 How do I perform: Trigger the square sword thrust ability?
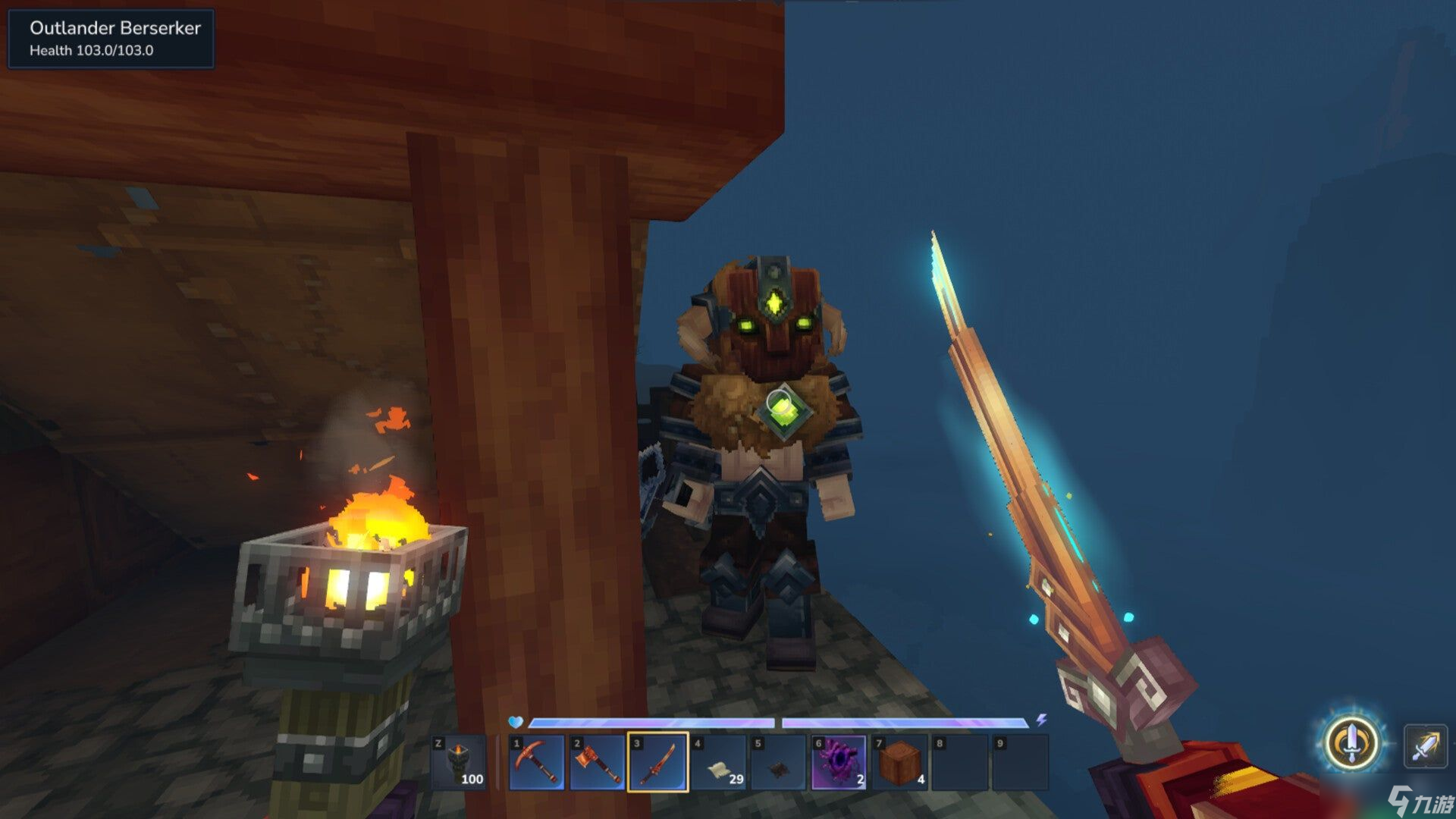point(1425,746)
